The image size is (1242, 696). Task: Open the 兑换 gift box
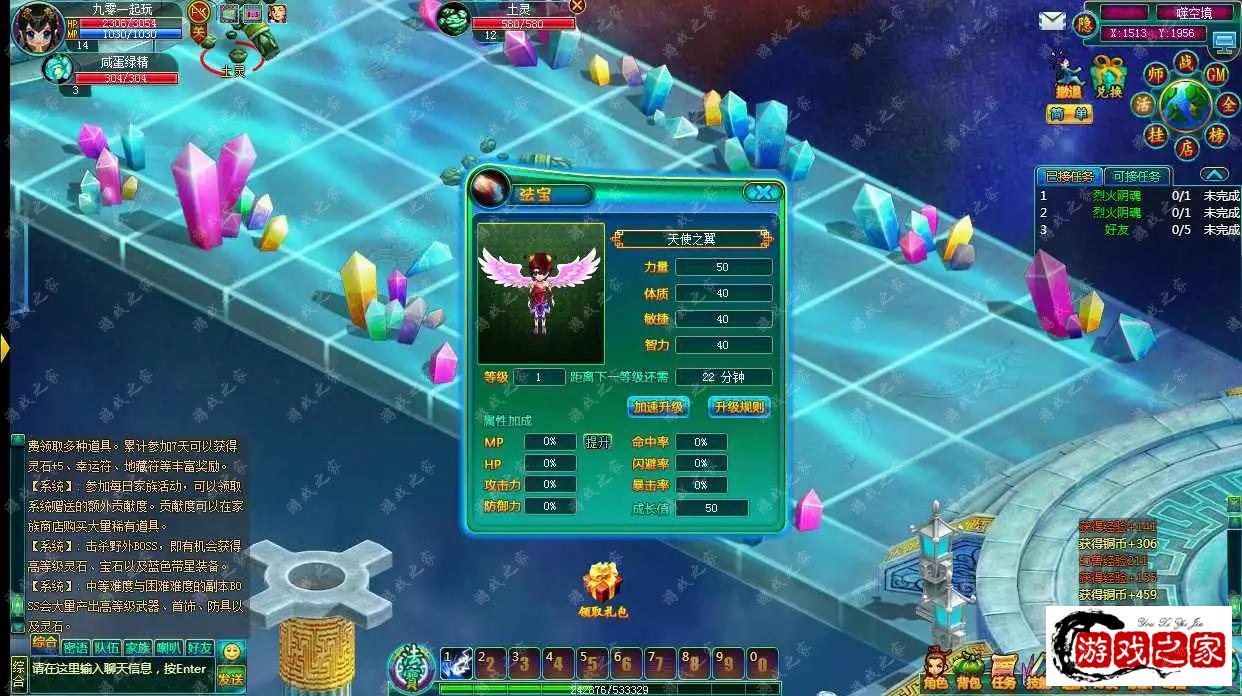1108,76
